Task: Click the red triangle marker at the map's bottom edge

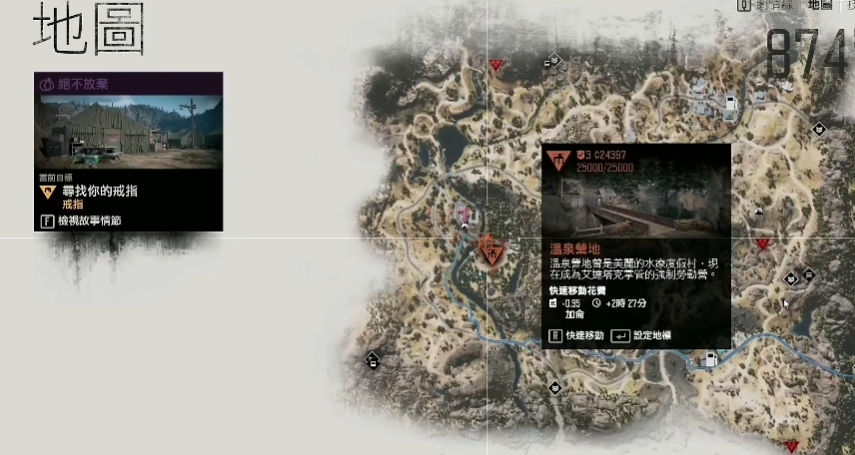Action: 792,446
